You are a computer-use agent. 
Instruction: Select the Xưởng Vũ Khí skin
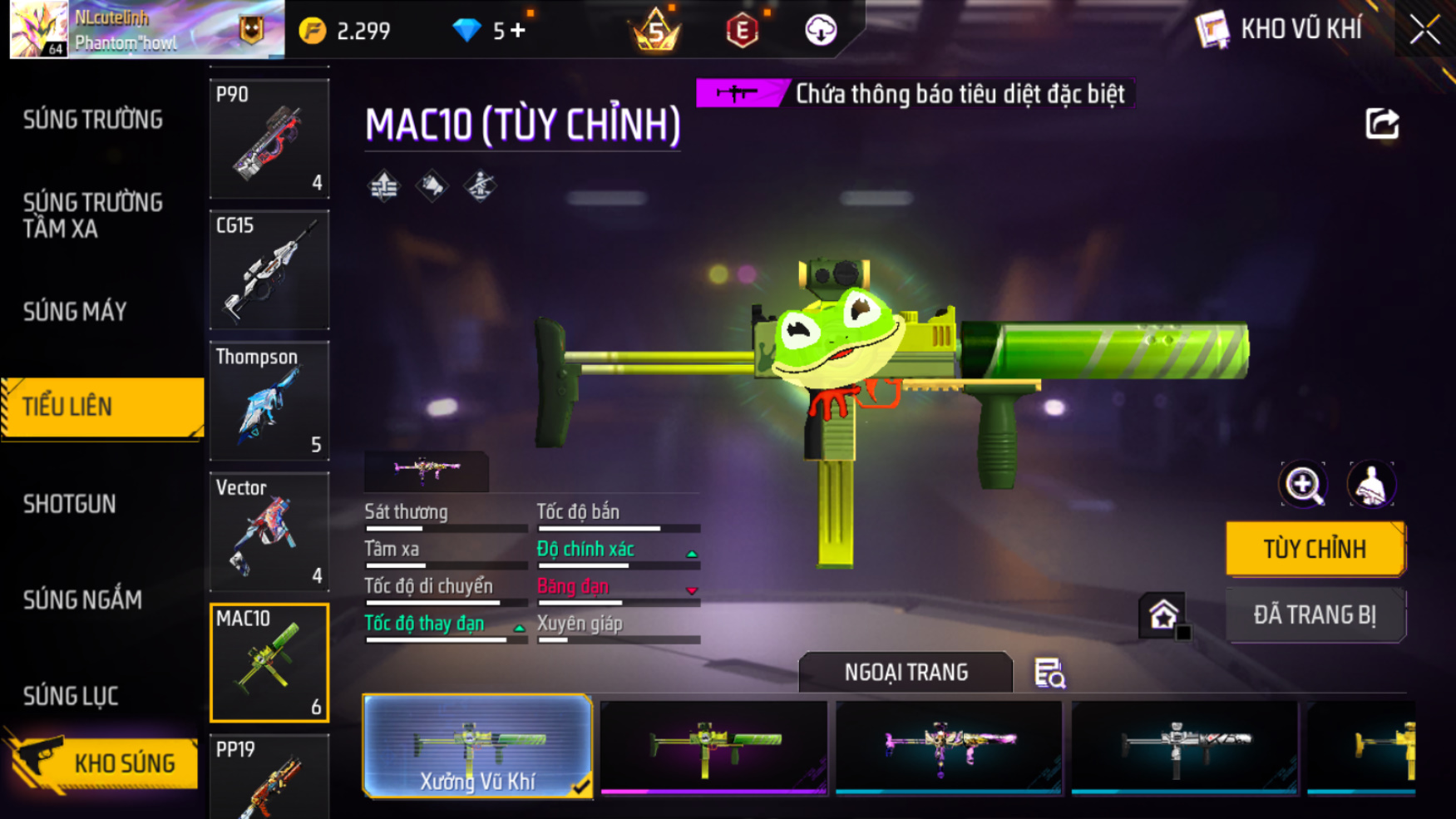click(477, 746)
